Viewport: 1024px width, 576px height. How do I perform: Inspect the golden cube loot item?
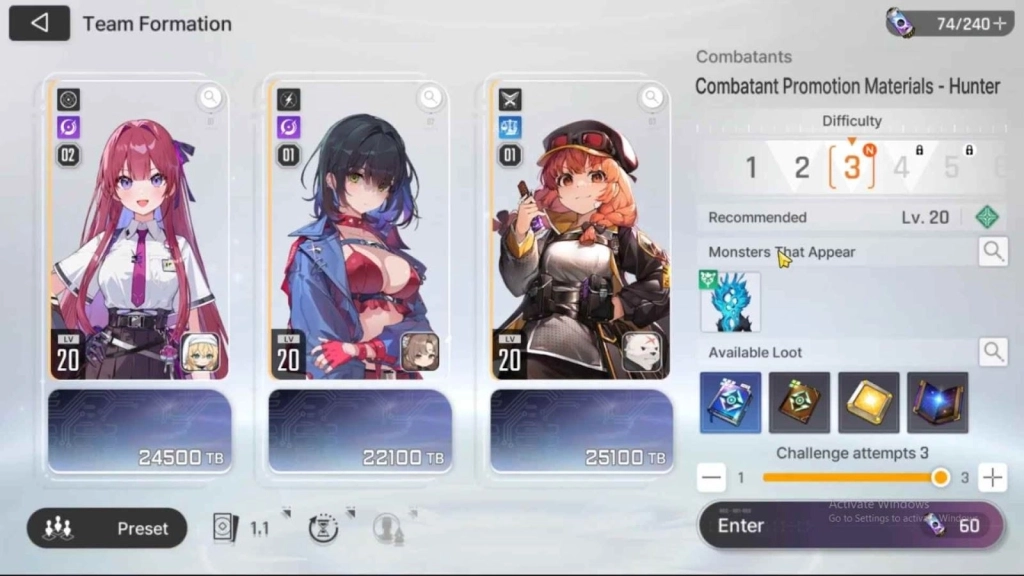coord(869,402)
